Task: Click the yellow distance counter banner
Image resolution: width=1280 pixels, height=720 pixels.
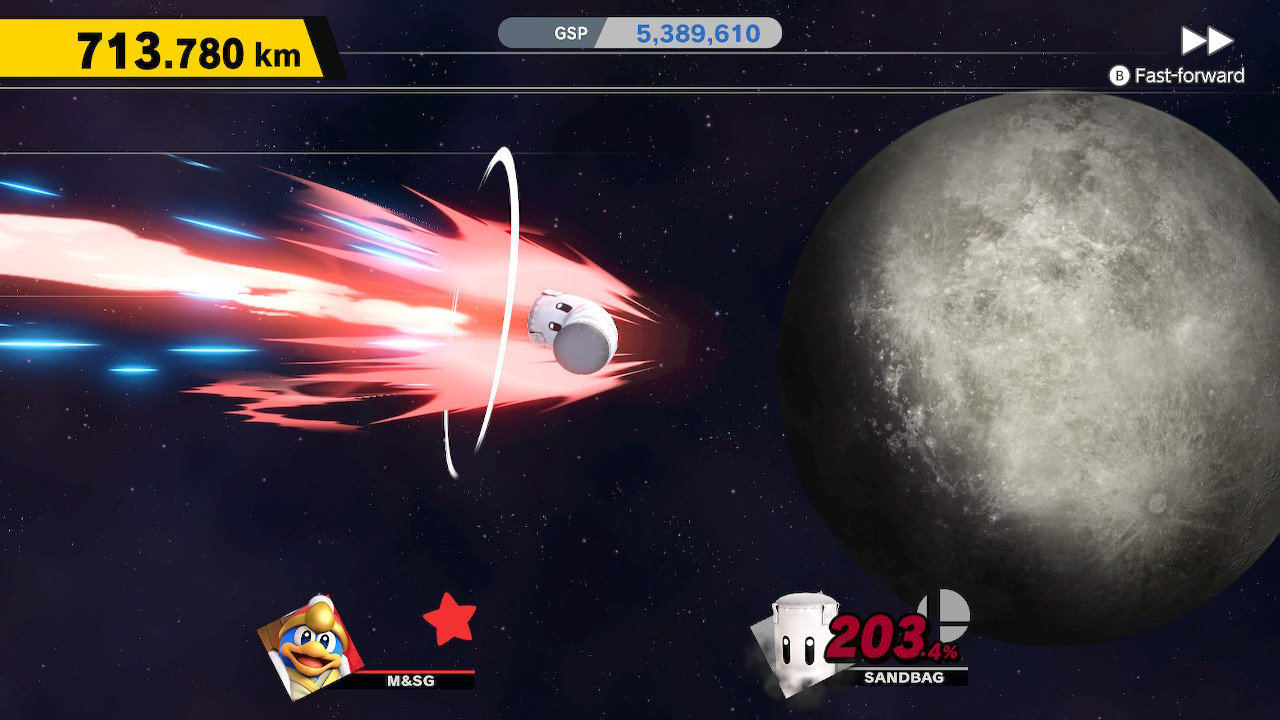Action: (x=160, y=43)
